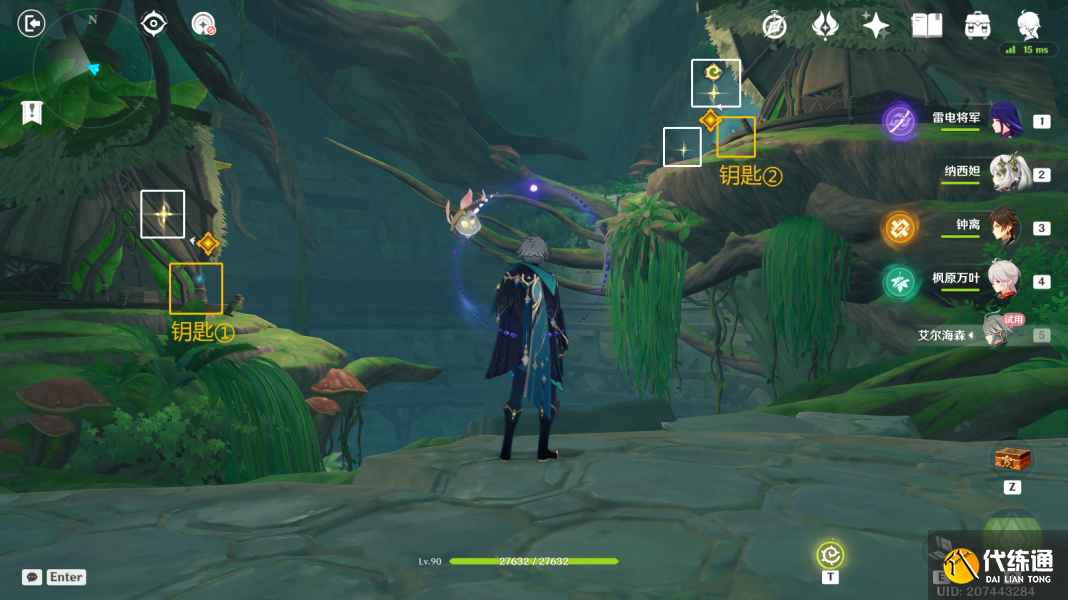Open the circular minimap
This screenshot has height=600, width=1068.
(93, 68)
